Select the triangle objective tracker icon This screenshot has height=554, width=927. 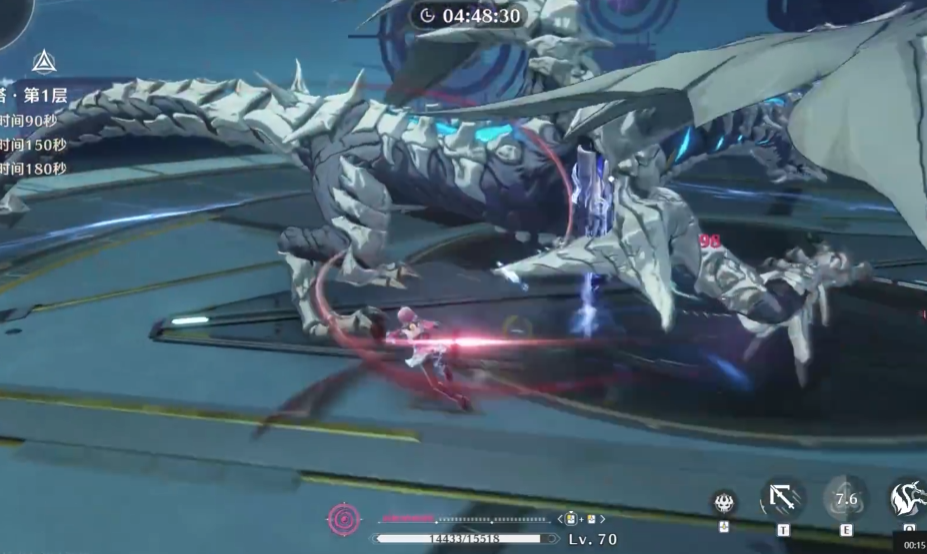[x=44, y=62]
